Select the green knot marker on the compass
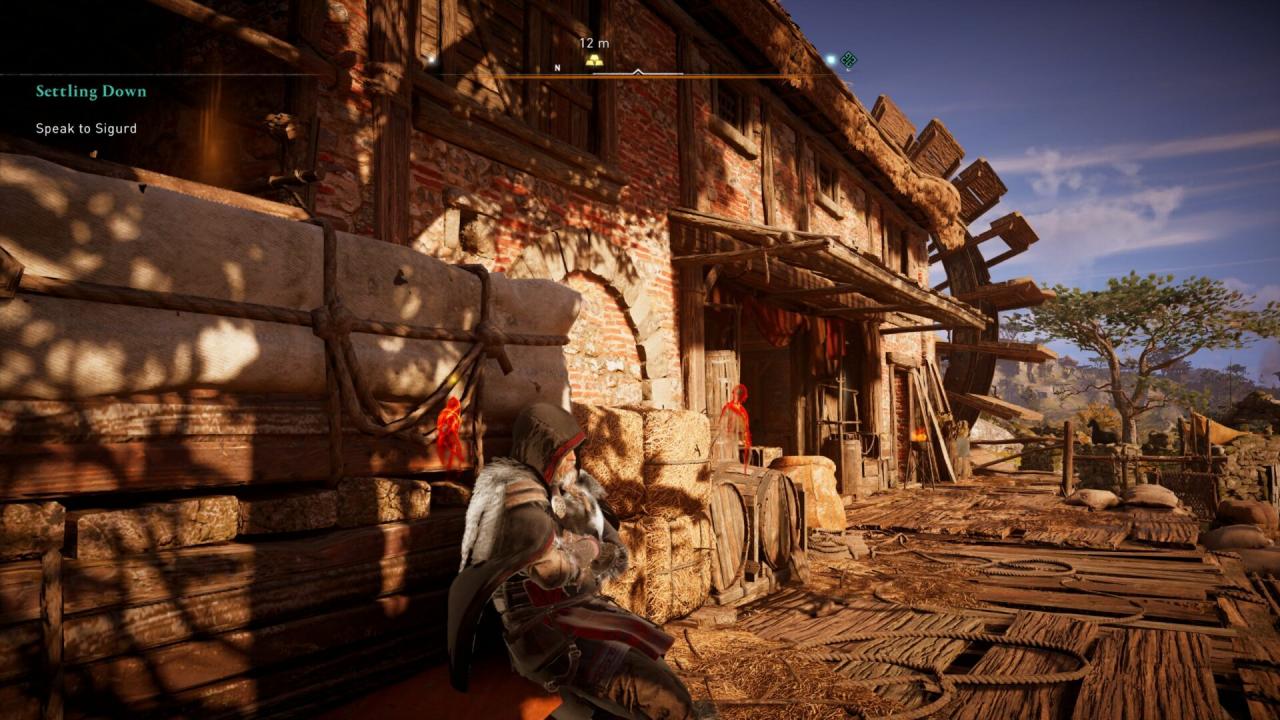The height and width of the screenshot is (720, 1280). 848,60
